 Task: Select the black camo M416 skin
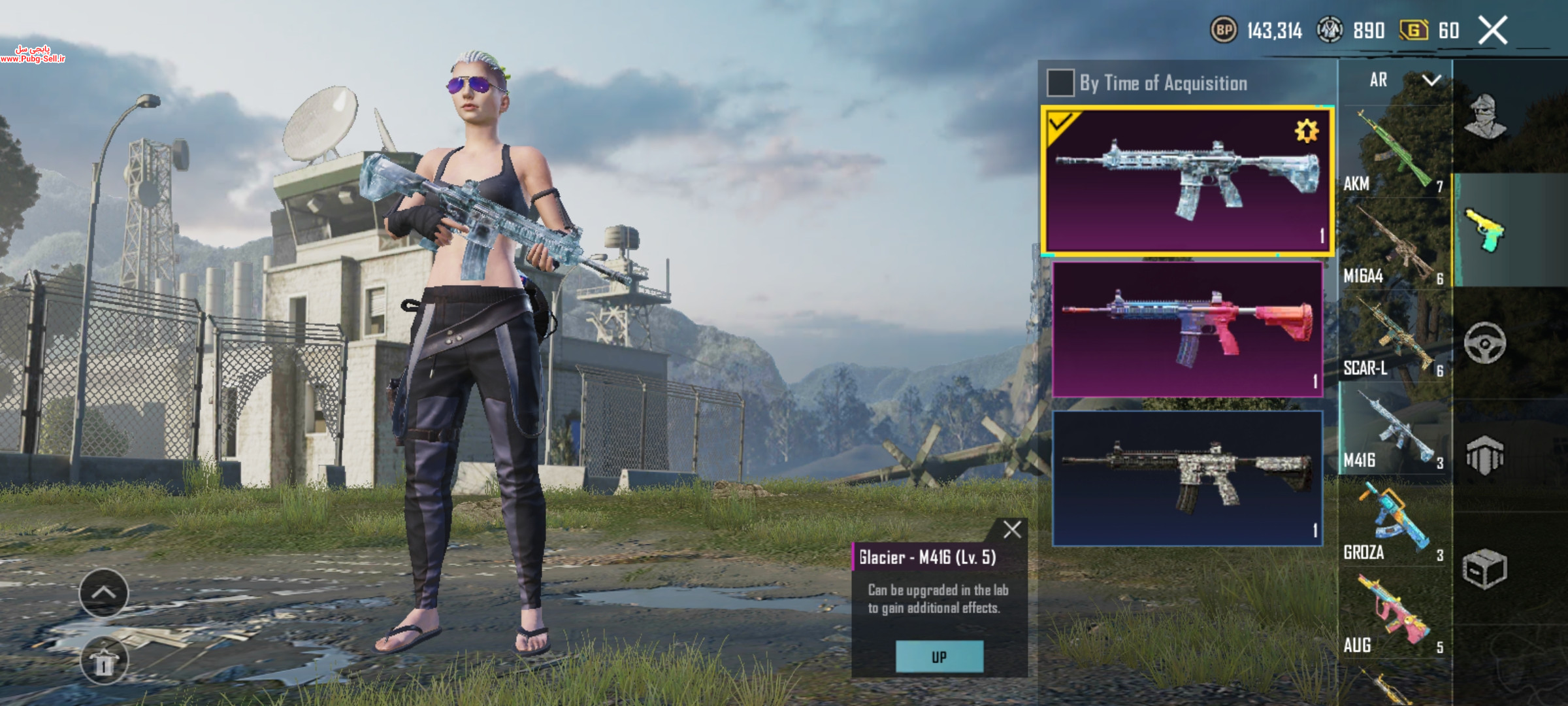(1187, 478)
